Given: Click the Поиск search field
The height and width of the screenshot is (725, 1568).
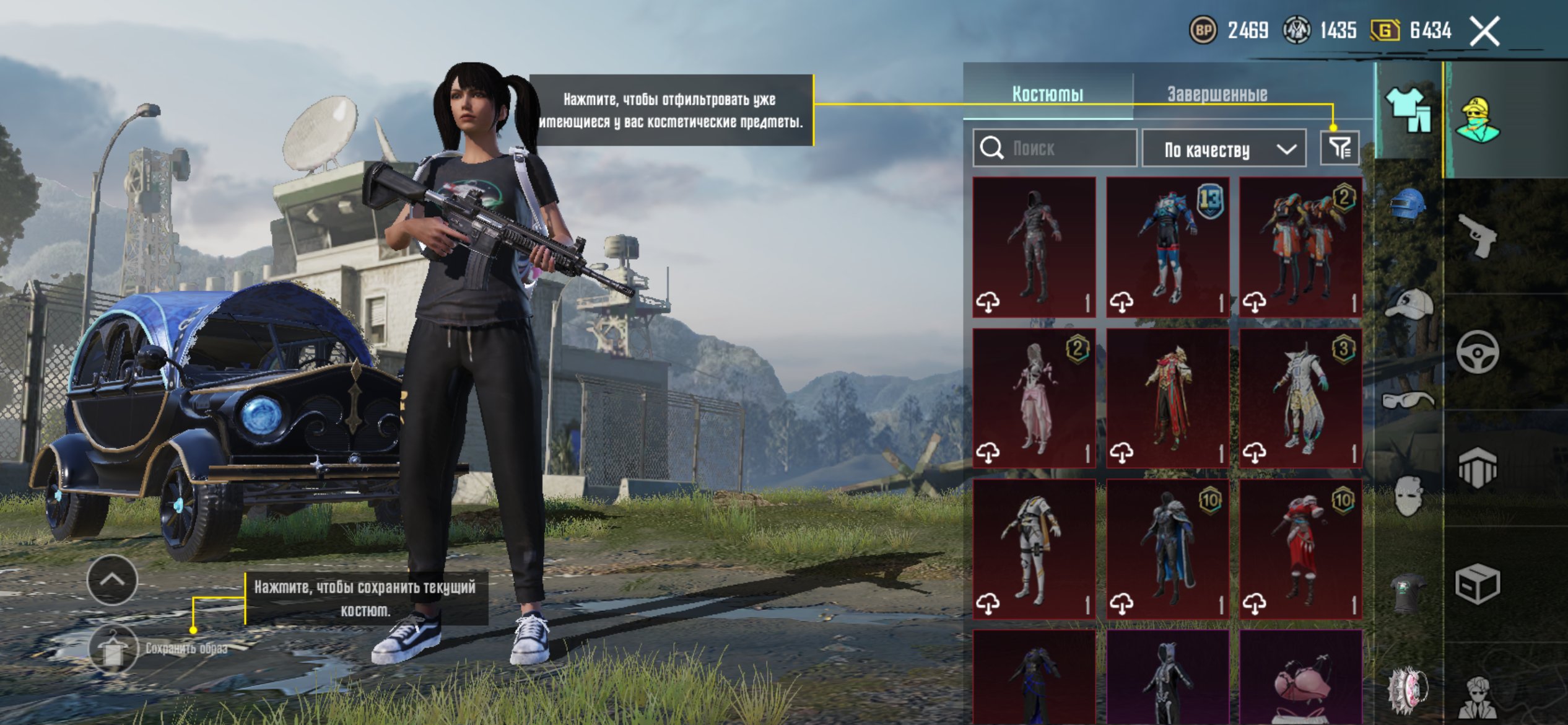Looking at the screenshot, I should 1054,148.
